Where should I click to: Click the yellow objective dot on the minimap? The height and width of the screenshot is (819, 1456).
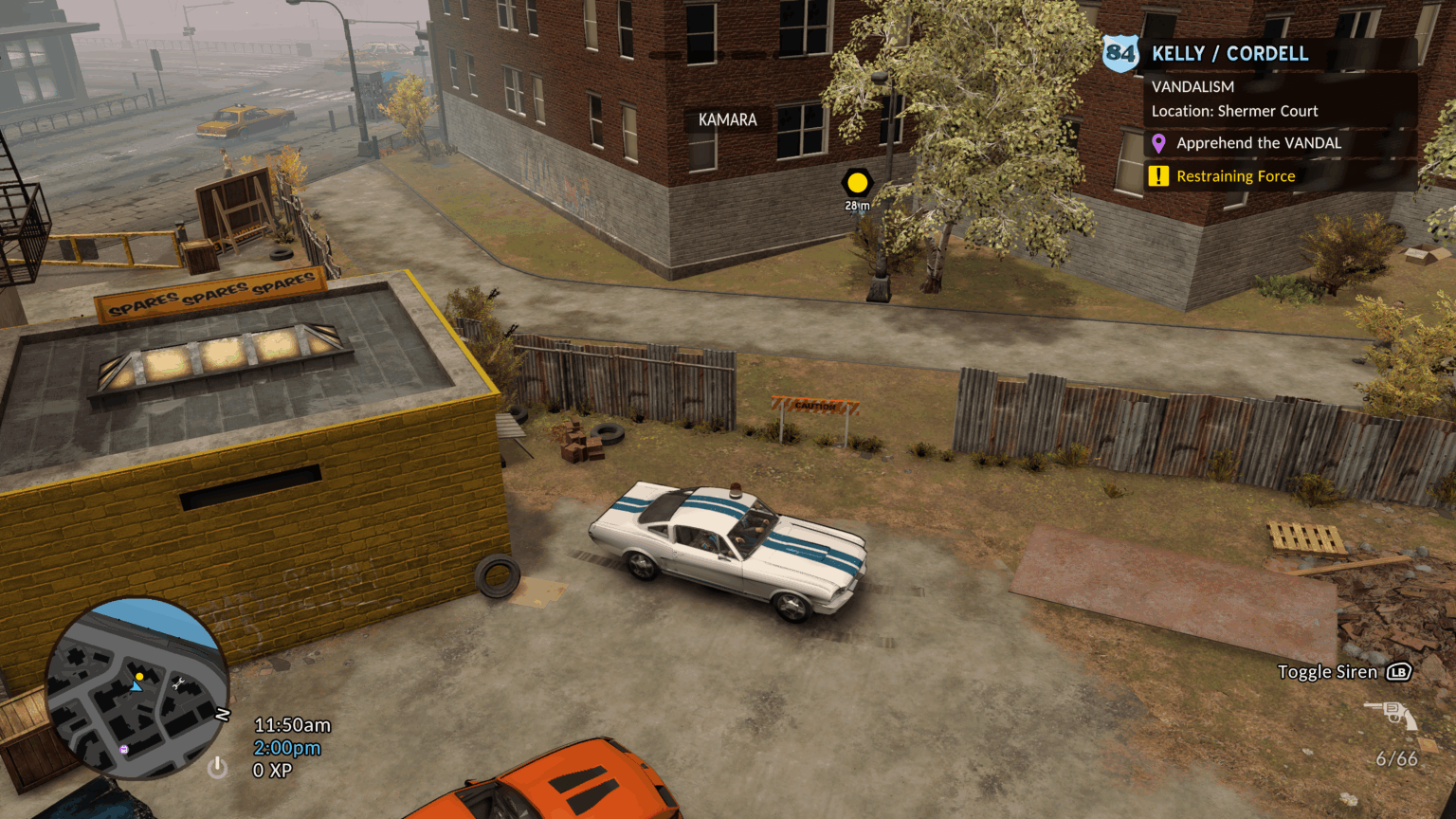[x=139, y=676]
